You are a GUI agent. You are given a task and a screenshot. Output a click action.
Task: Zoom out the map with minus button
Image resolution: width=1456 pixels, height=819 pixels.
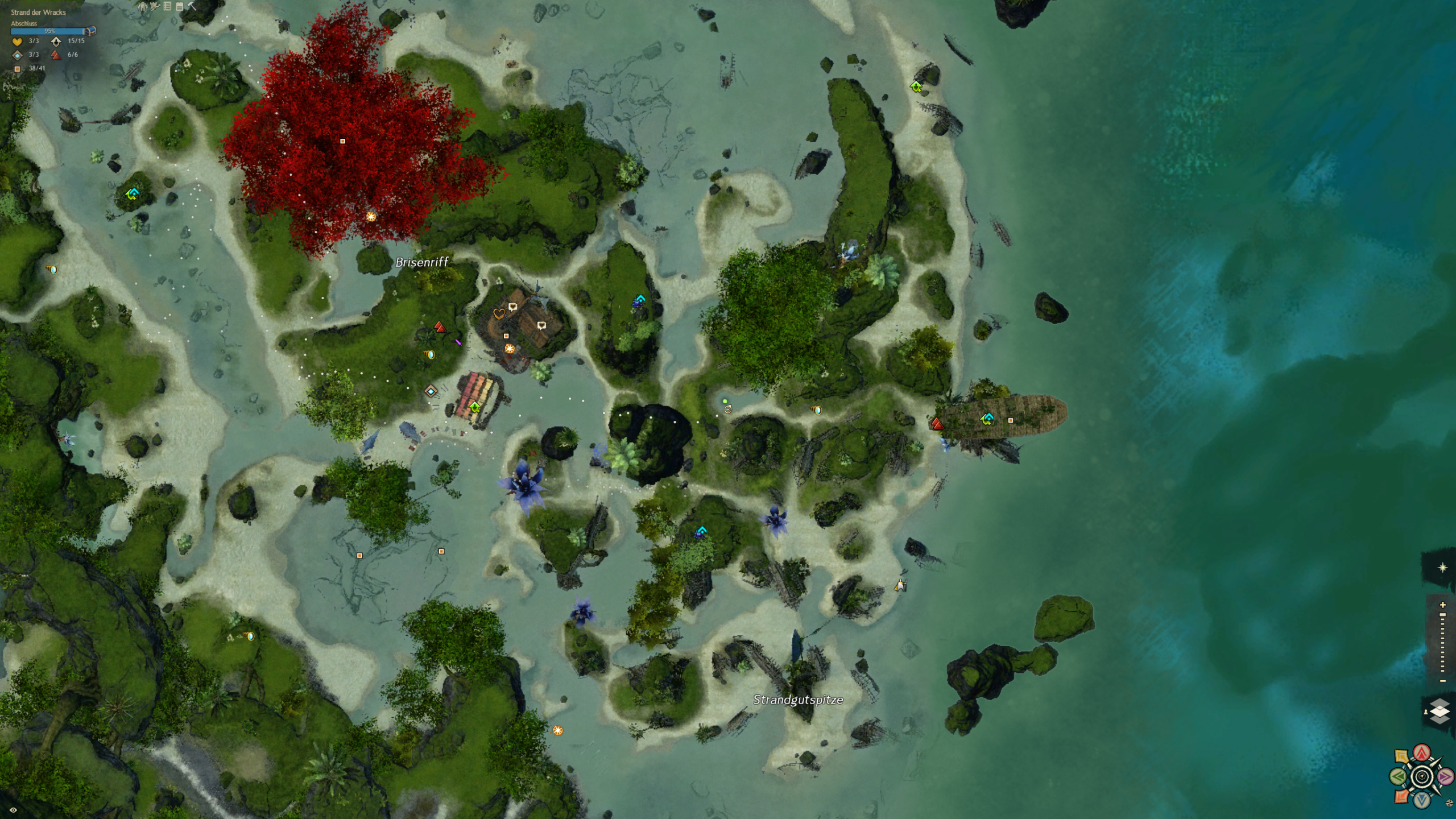click(1442, 681)
